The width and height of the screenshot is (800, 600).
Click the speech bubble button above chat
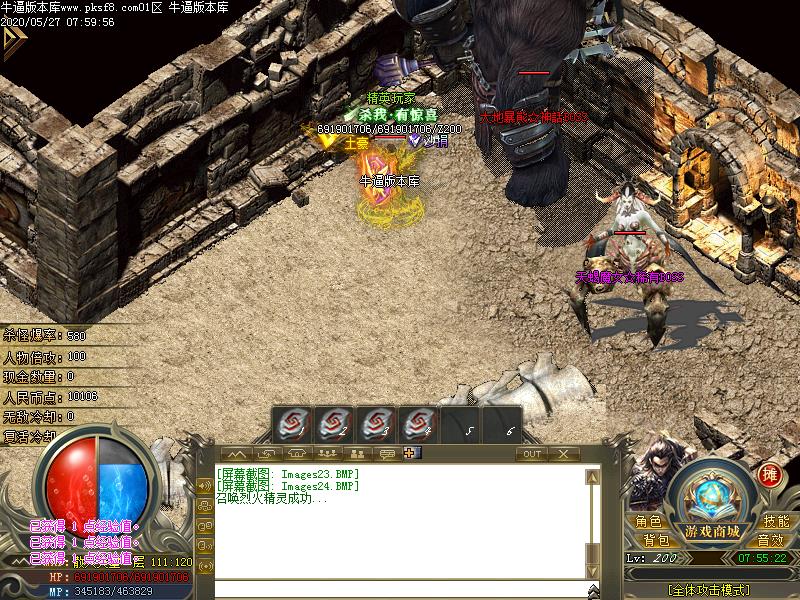386,454
